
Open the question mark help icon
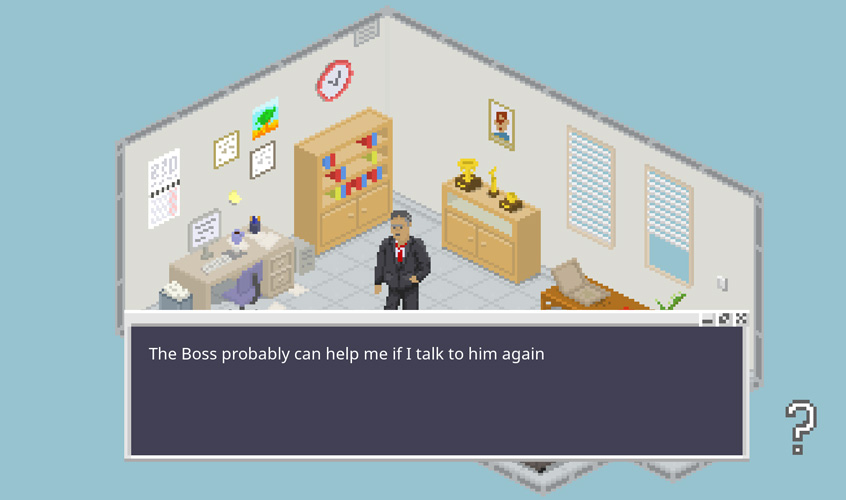point(799,427)
